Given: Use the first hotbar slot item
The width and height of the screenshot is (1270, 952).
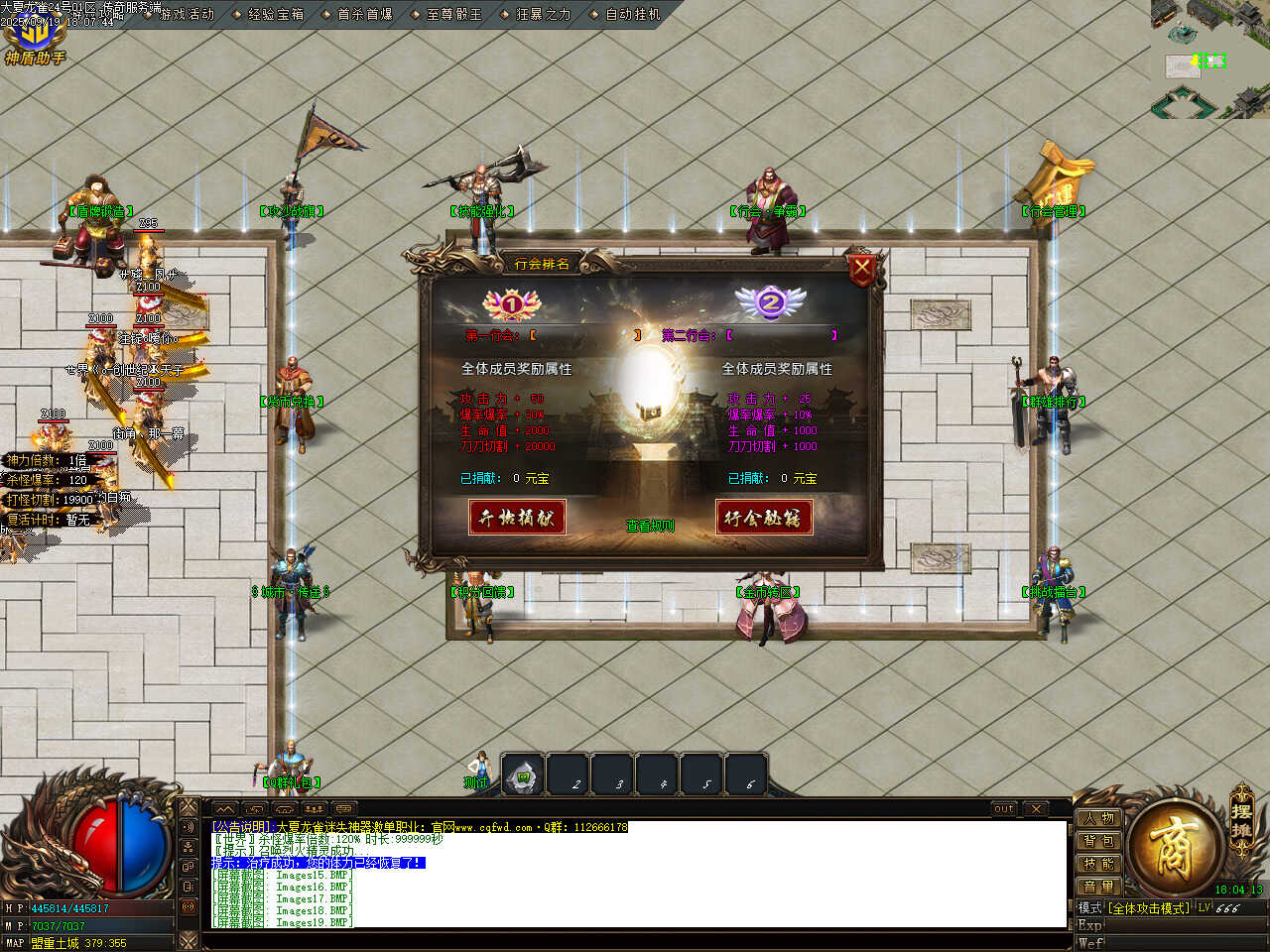Looking at the screenshot, I should click(x=523, y=776).
